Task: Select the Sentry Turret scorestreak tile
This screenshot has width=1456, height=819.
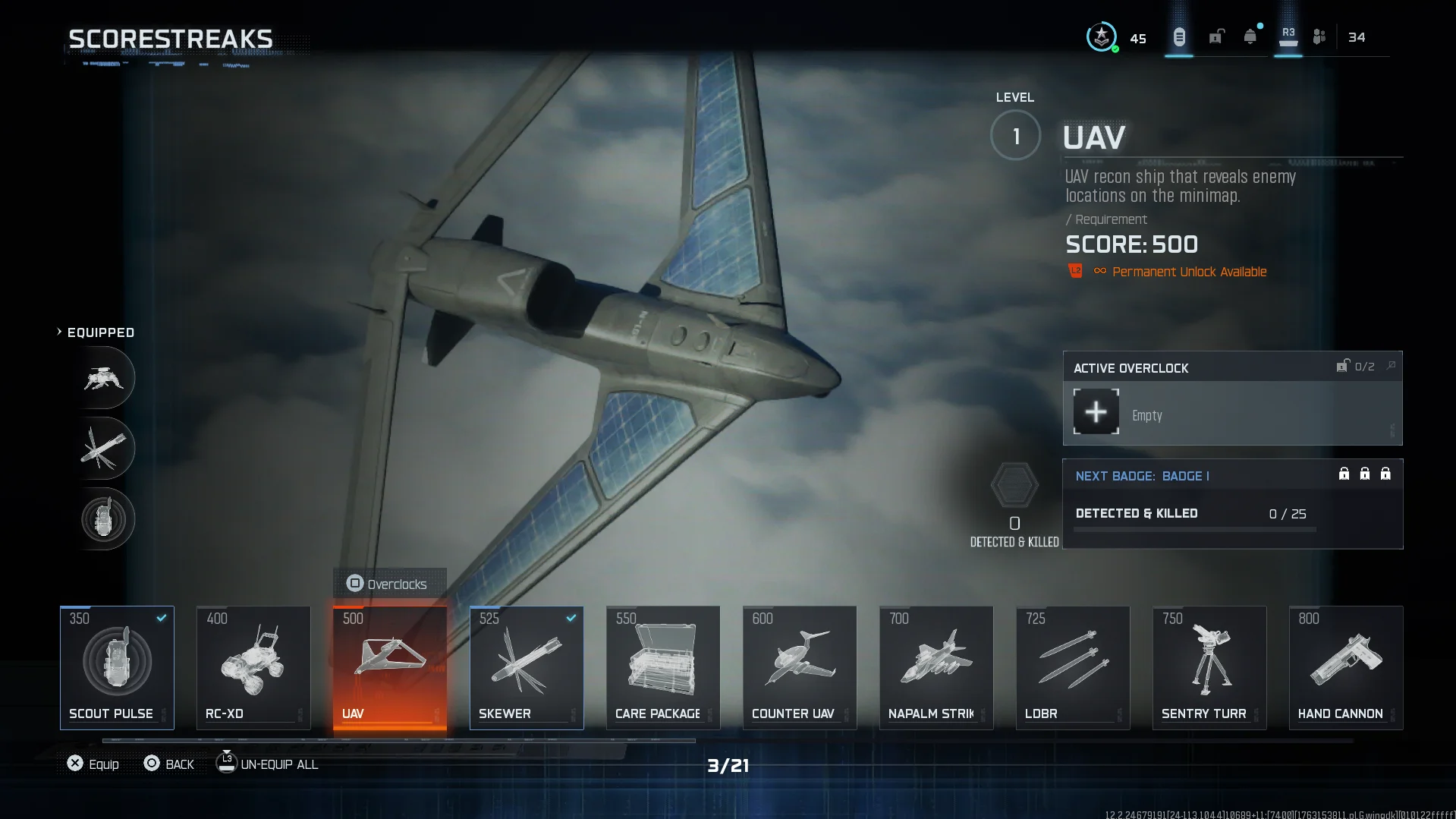Action: click(1209, 667)
